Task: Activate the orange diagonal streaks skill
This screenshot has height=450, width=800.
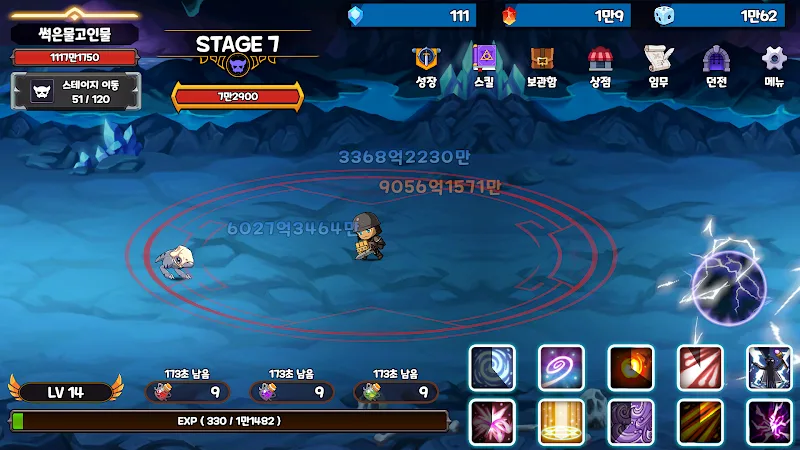Action: tap(700, 421)
